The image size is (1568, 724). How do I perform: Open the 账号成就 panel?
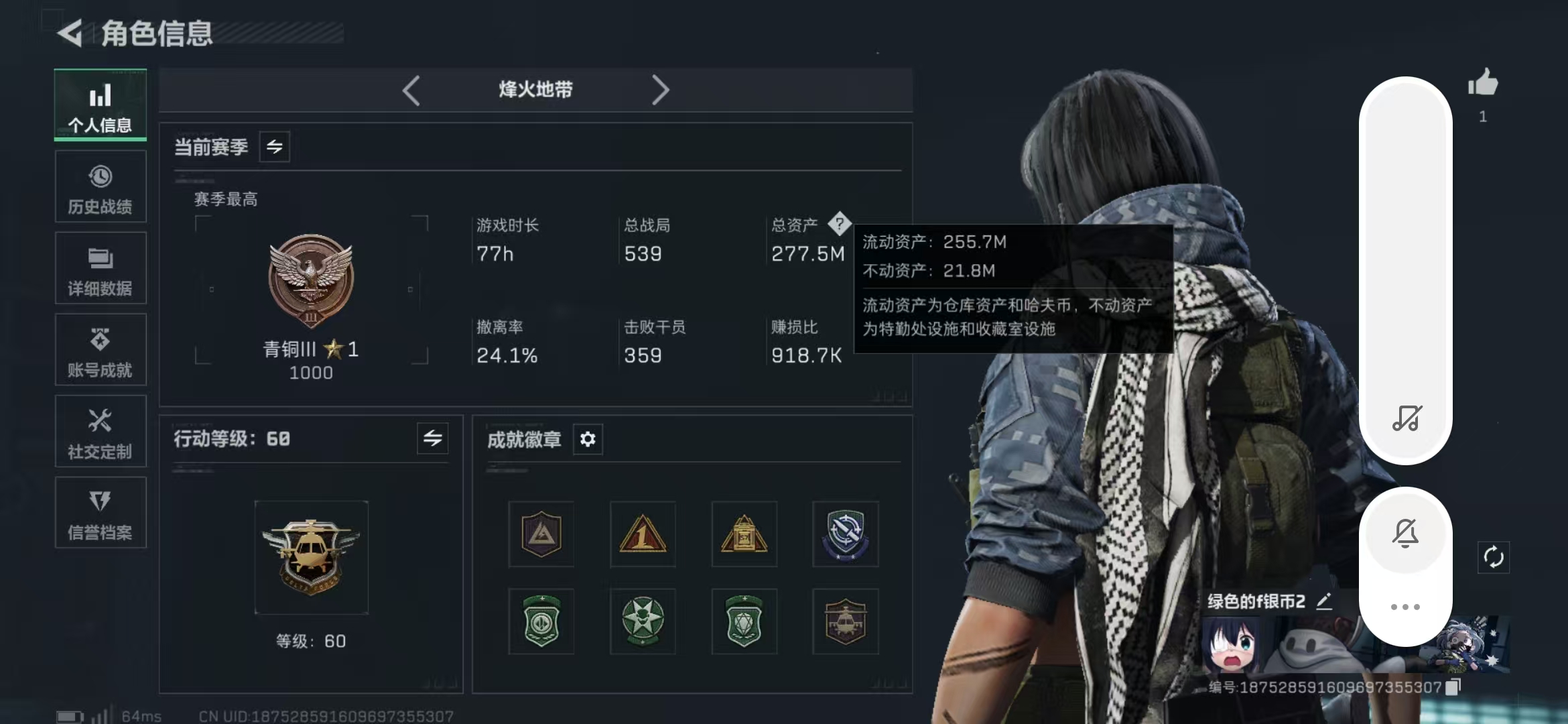pyautogui.click(x=100, y=350)
